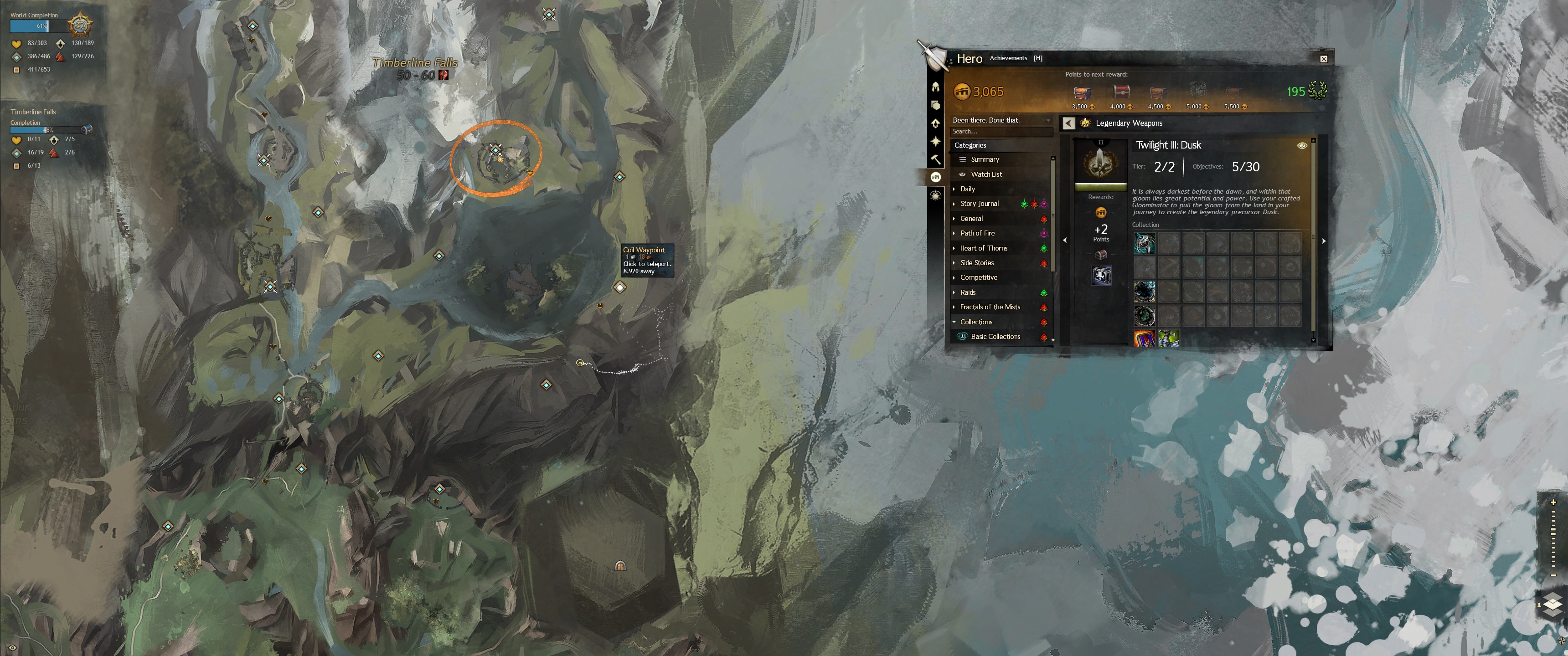Zoom out the world map with minus button
Image resolution: width=1568 pixels, height=656 pixels.
click(x=1553, y=575)
